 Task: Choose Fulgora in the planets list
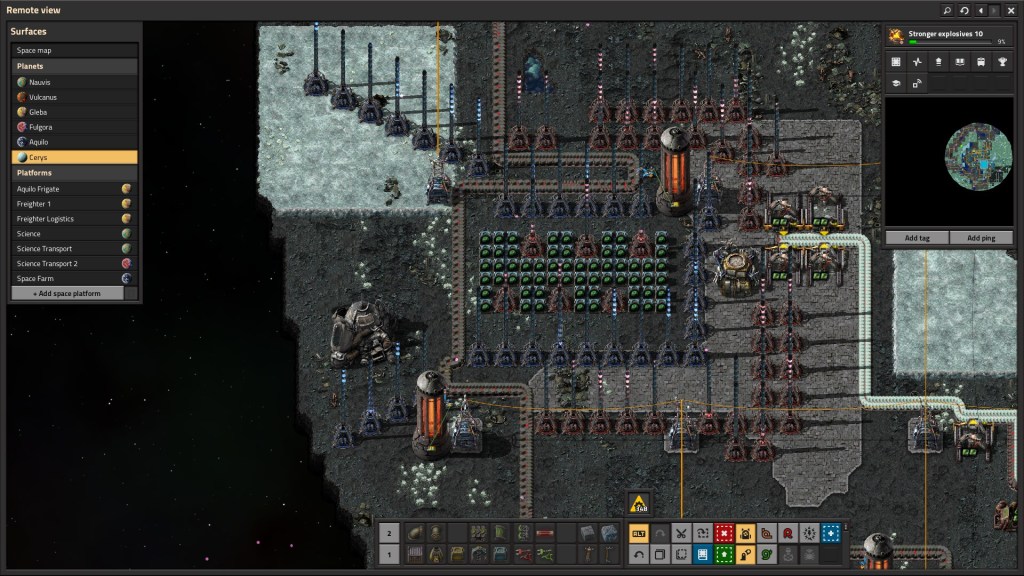pos(74,127)
